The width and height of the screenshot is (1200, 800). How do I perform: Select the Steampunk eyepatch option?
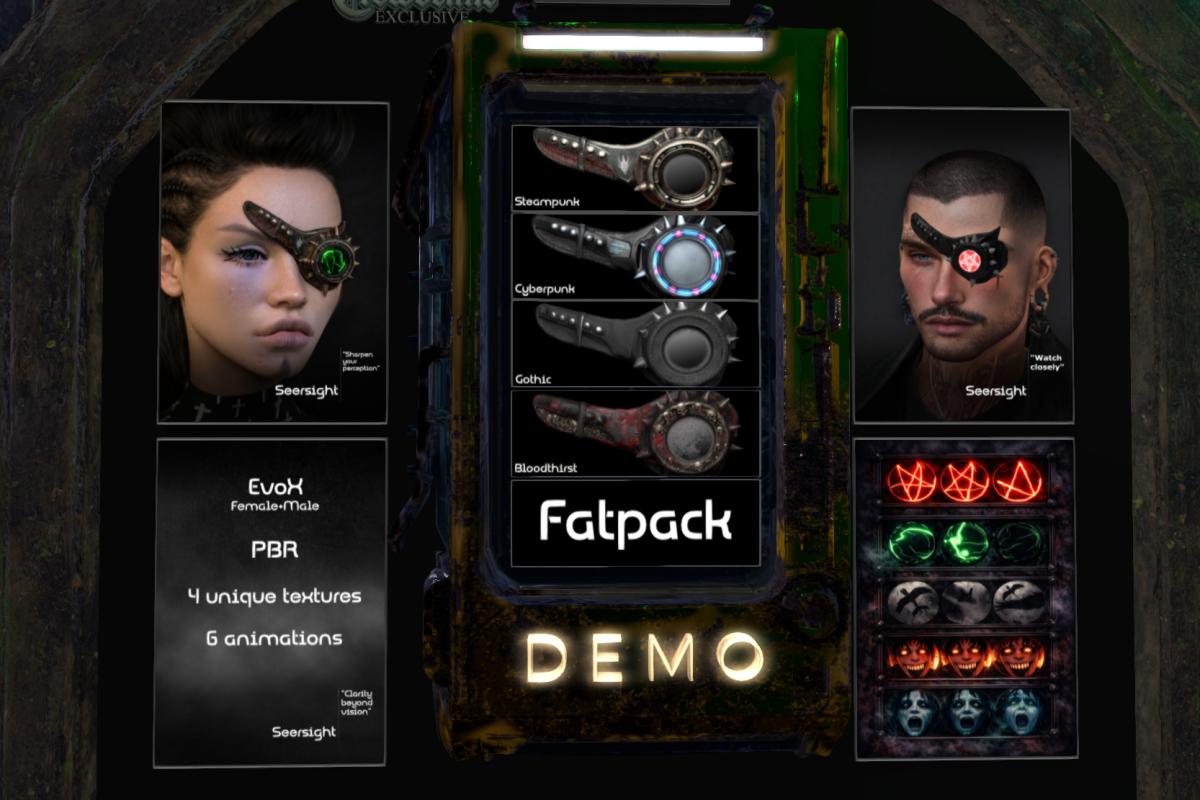pyautogui.click(x=635, y=168)
